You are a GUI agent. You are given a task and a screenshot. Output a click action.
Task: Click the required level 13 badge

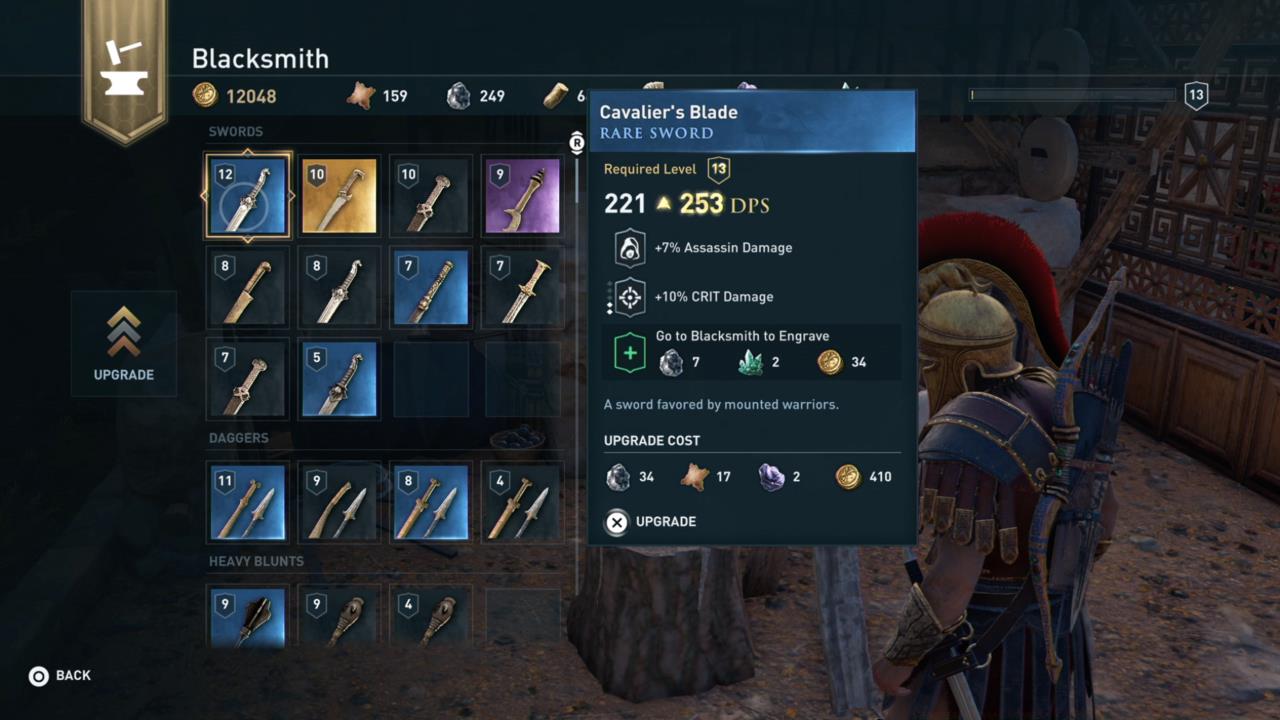(x=718, y=169)
